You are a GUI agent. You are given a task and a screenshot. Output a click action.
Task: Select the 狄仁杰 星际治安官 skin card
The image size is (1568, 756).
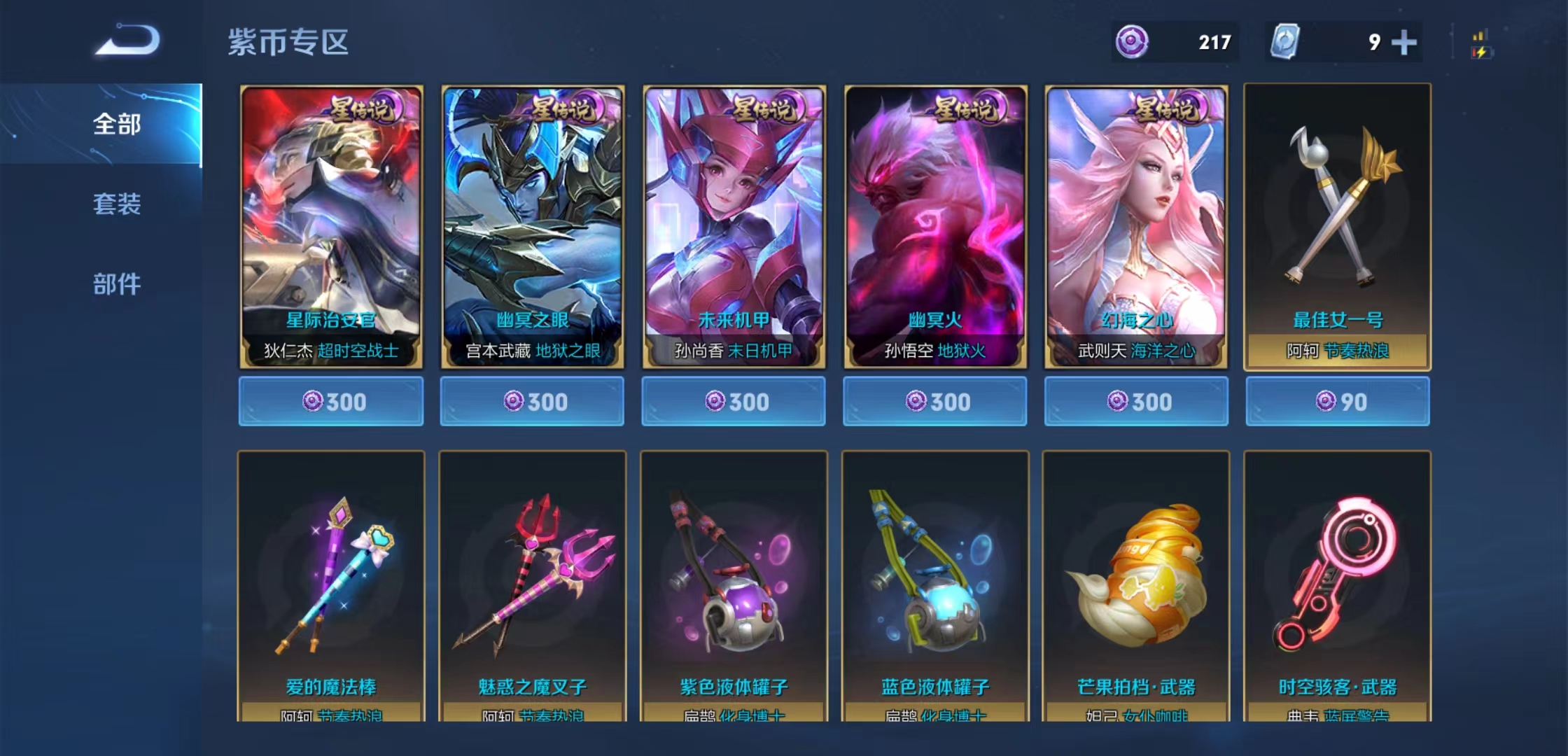click(x=331, y=227)
